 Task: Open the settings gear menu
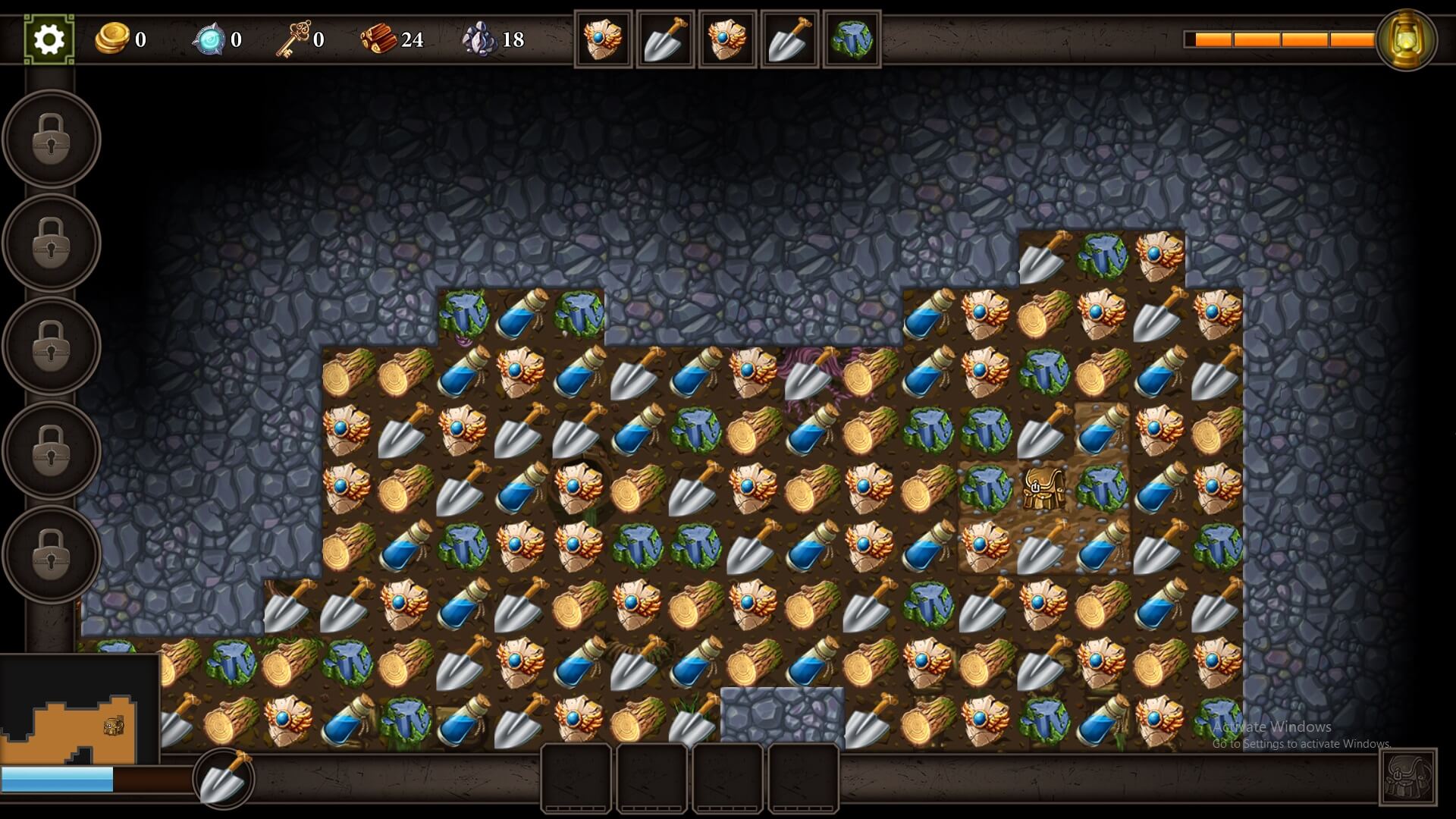49,39
